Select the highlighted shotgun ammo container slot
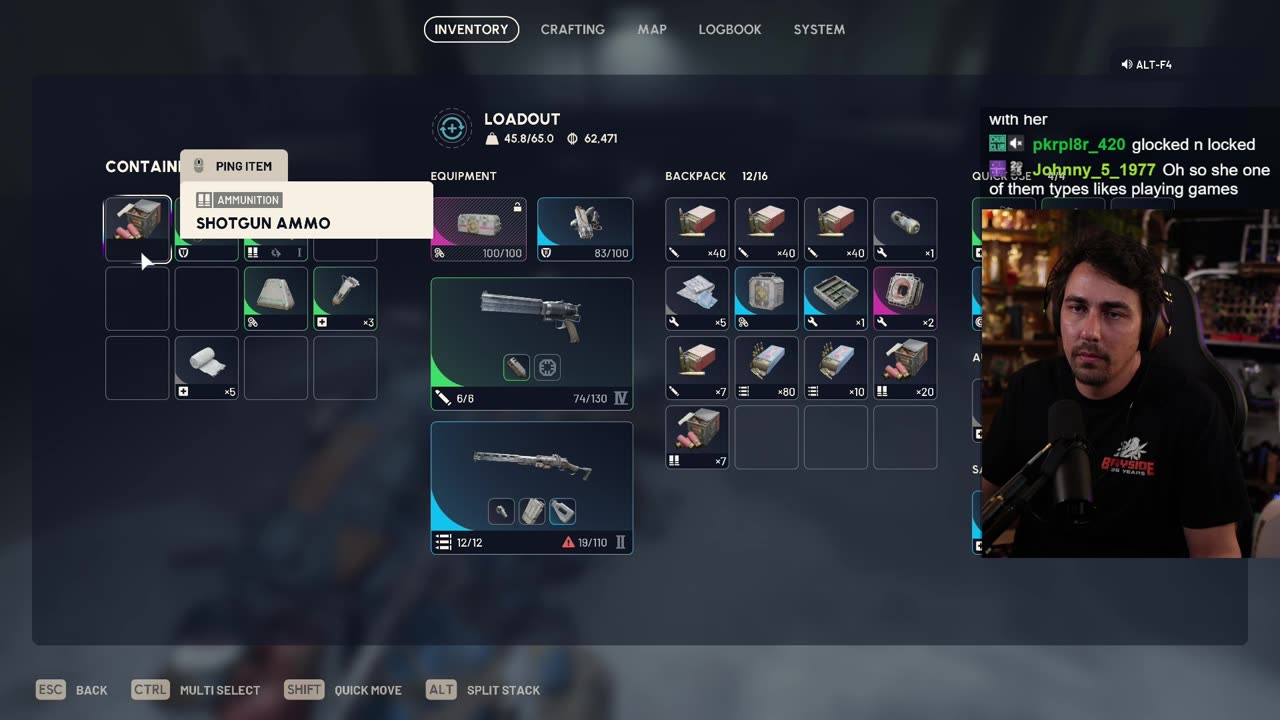 click(x=137, y=228)
